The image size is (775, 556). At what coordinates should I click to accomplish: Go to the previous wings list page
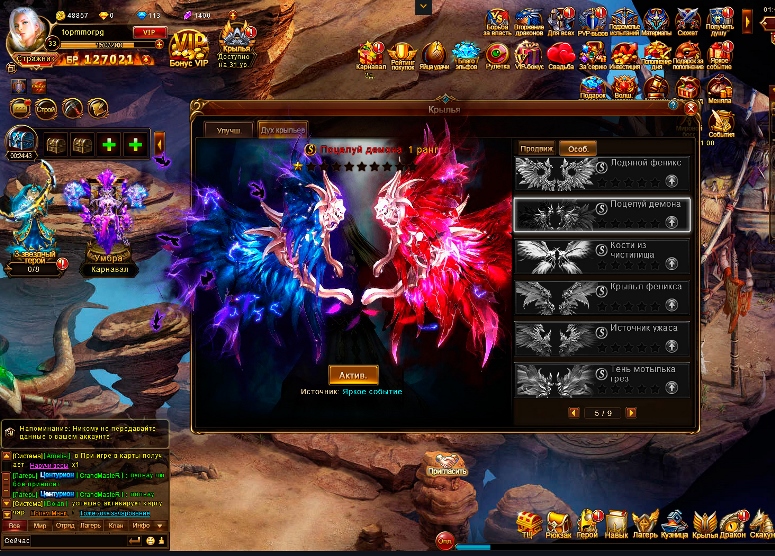click(x=573, y=412)
